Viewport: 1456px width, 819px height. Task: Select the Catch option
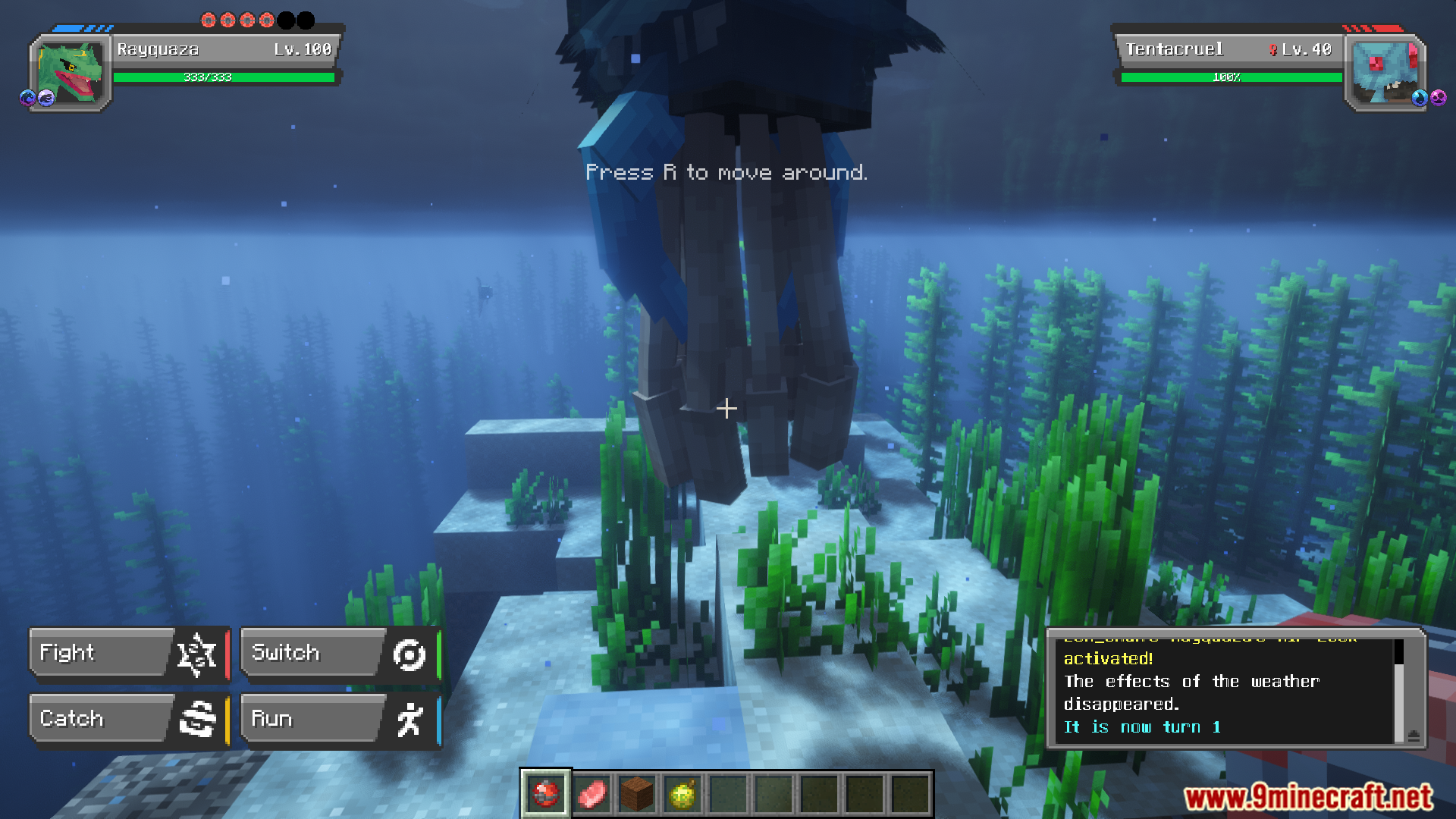127,718
